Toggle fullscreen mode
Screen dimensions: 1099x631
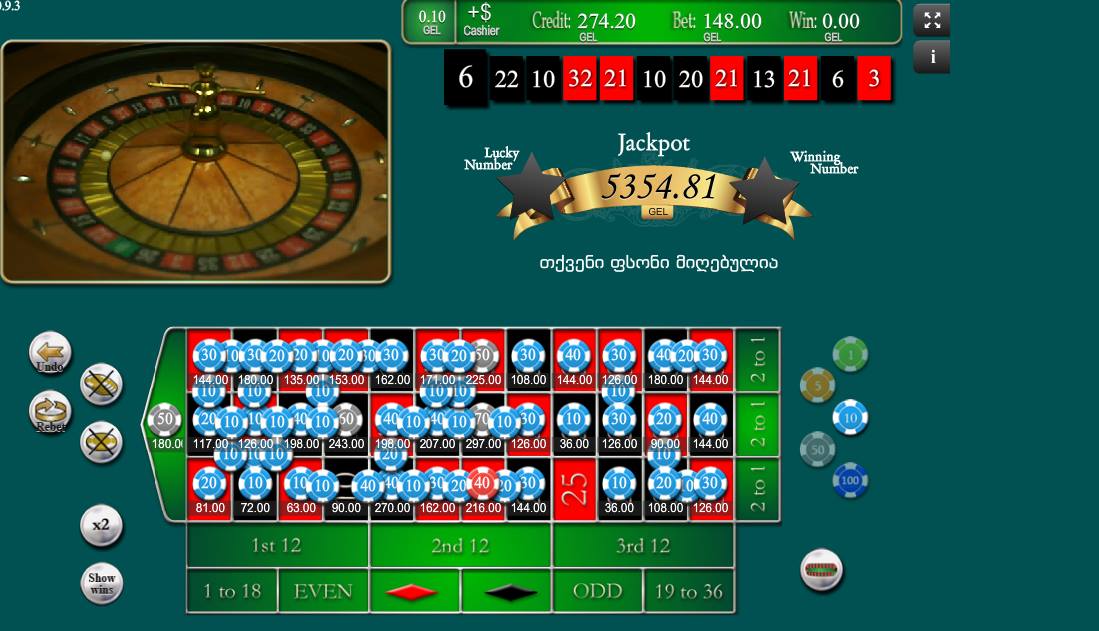pyautogui.click(x=931, y=20)
